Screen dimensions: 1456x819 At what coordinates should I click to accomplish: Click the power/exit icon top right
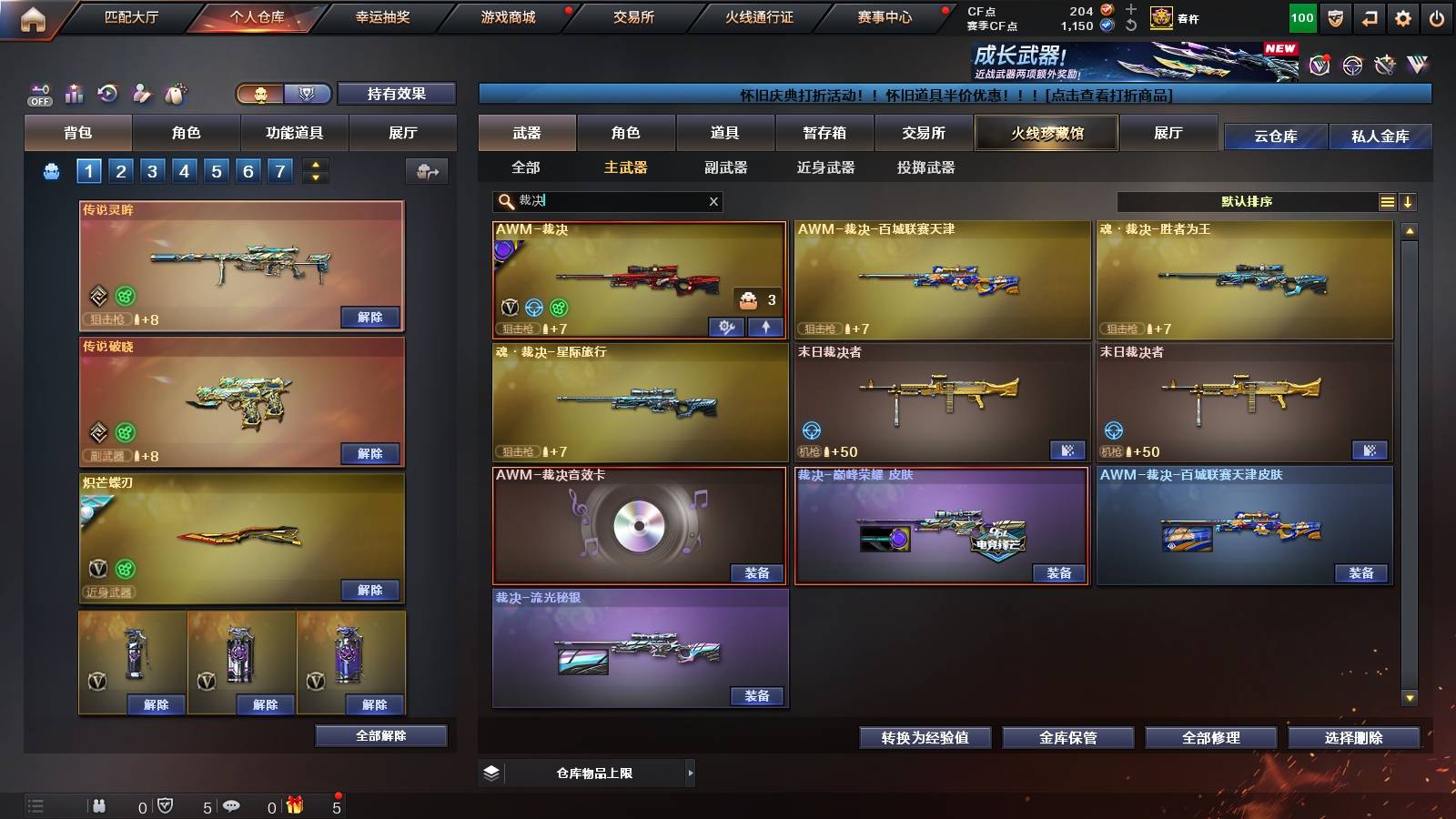1438,18
